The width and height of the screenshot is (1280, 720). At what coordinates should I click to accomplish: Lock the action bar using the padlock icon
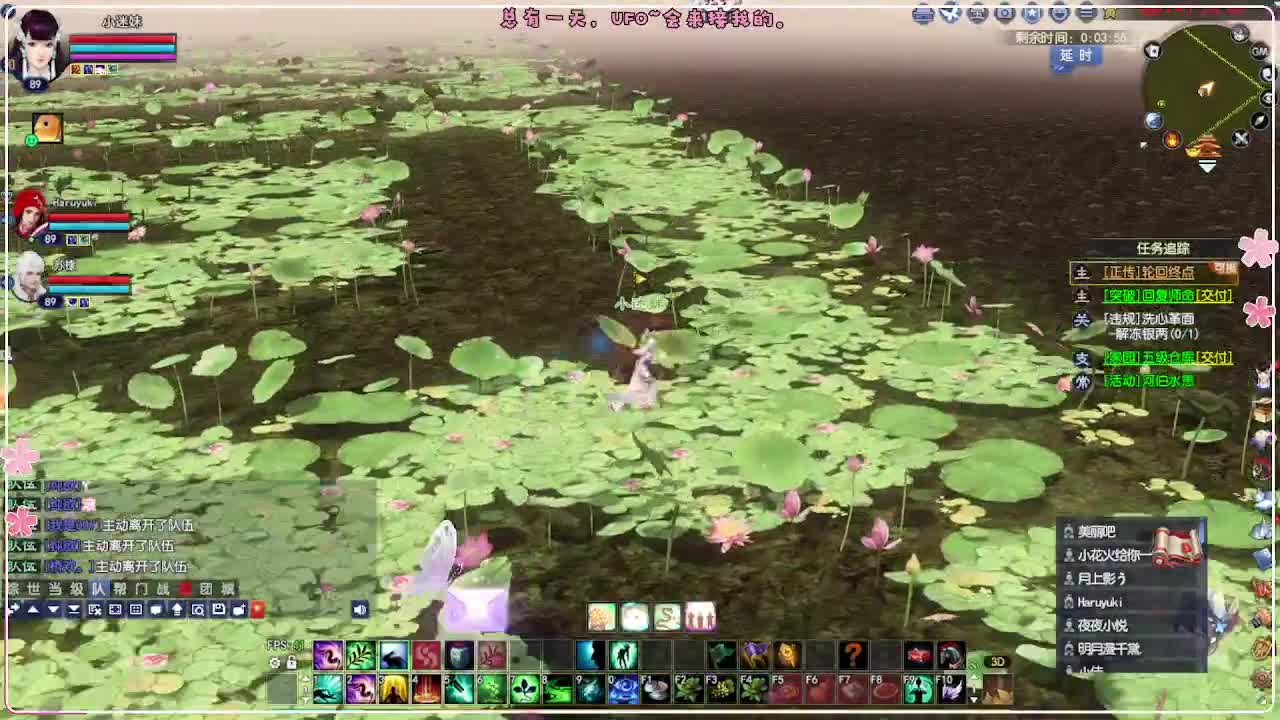tap(290, 662)
